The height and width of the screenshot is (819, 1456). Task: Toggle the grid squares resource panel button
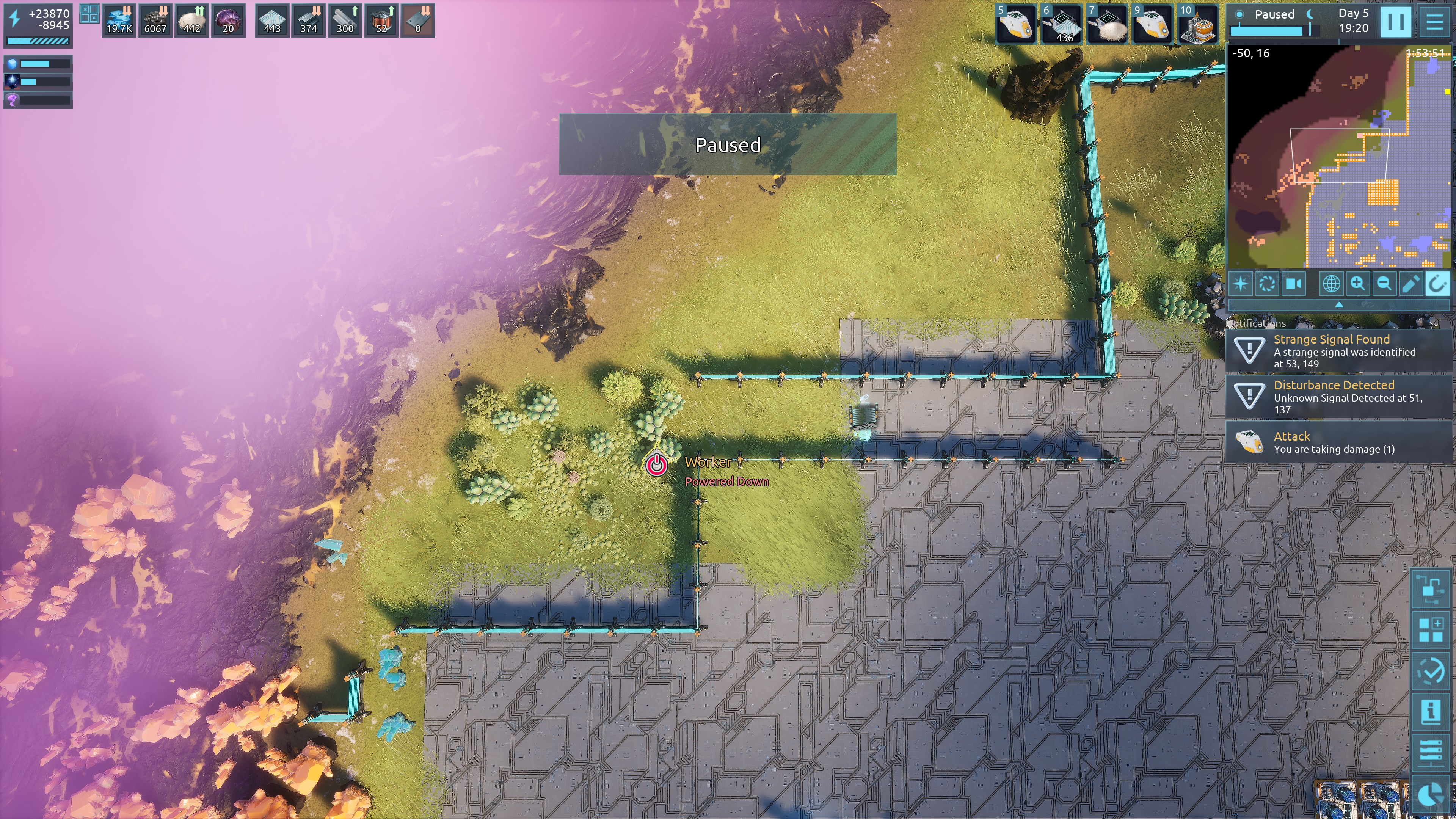pyautogui.click(x=89, y=14)
